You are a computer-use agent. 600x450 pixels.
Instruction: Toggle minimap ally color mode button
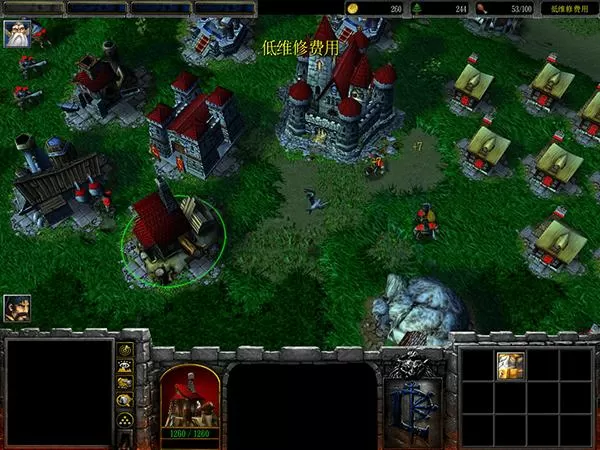(x=126, y=384)
